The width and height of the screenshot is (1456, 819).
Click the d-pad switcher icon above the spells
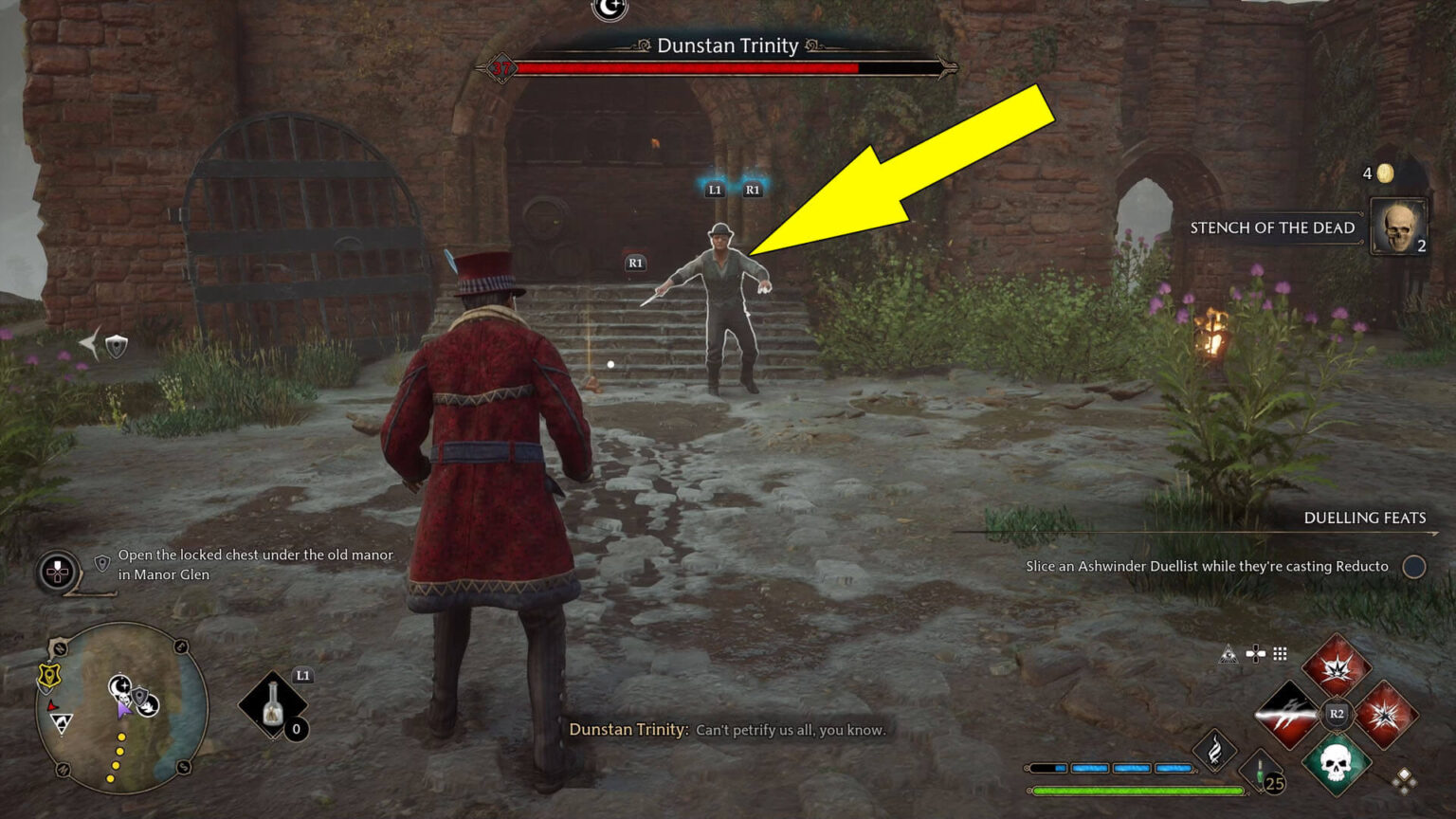pyautogui.click(x=1256, y=654)
